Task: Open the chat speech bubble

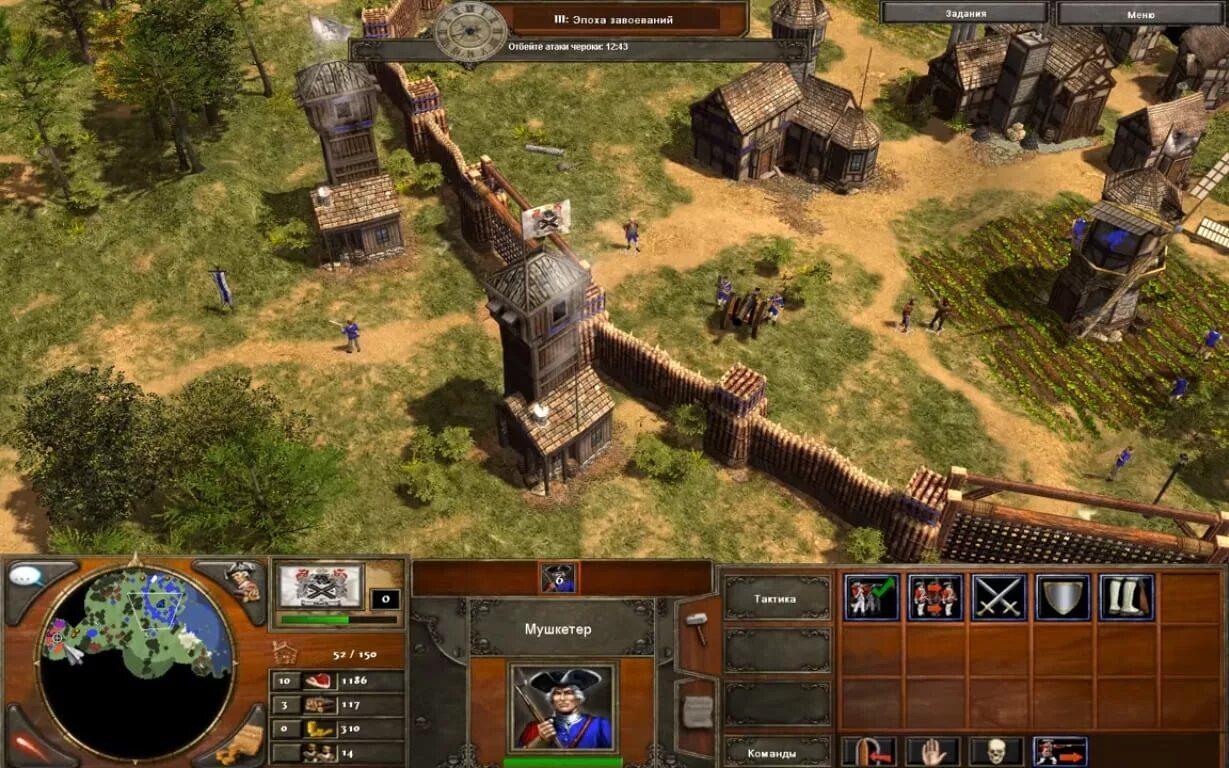Action: click(x=27, y=578)
